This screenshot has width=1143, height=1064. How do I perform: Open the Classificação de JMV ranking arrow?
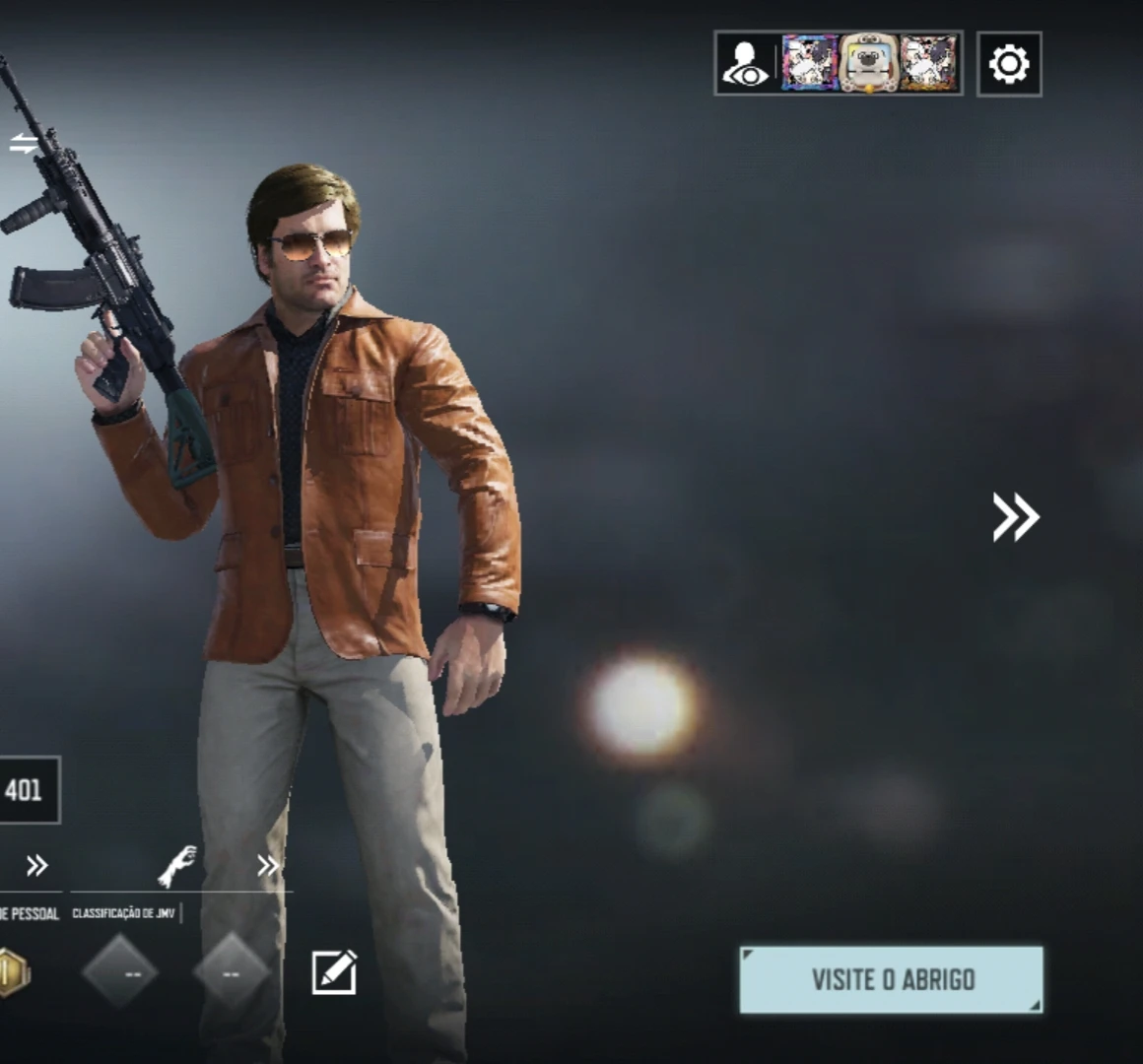click(267, 866)
